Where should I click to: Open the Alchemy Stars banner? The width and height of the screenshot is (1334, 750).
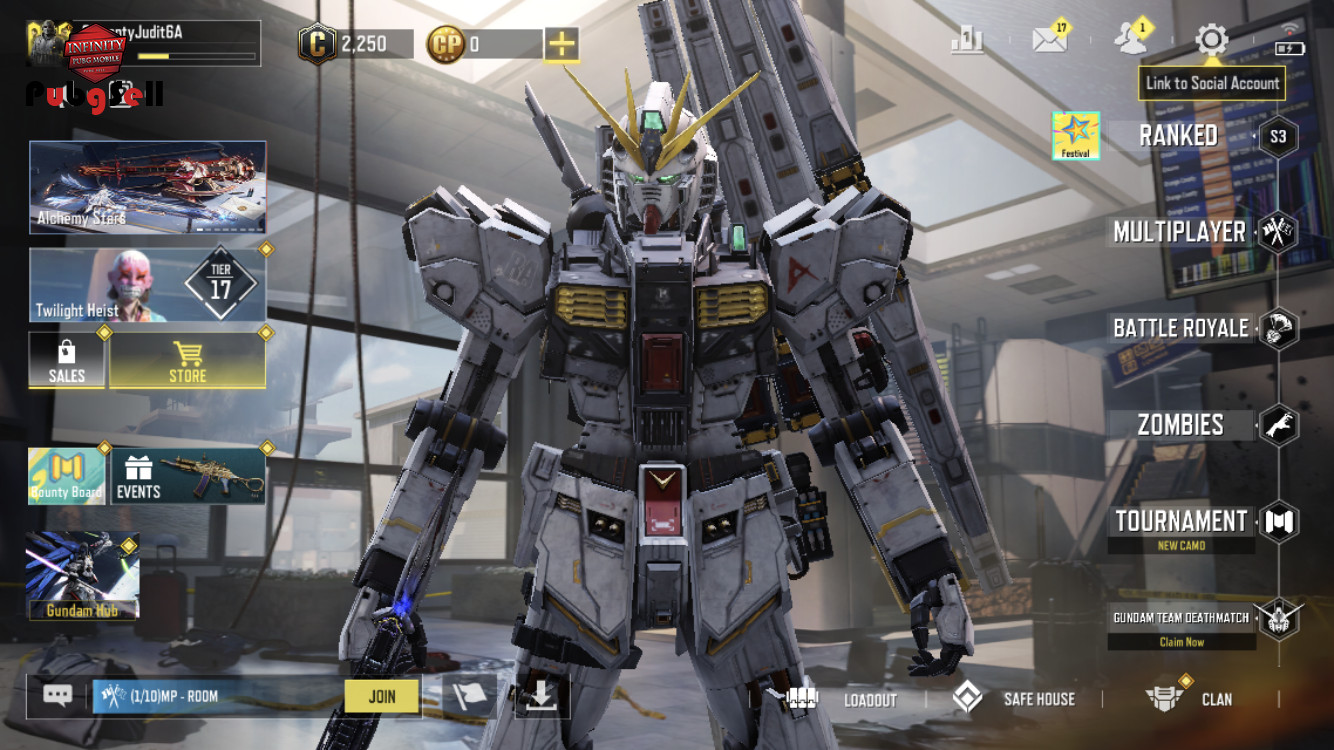point(148,187)
